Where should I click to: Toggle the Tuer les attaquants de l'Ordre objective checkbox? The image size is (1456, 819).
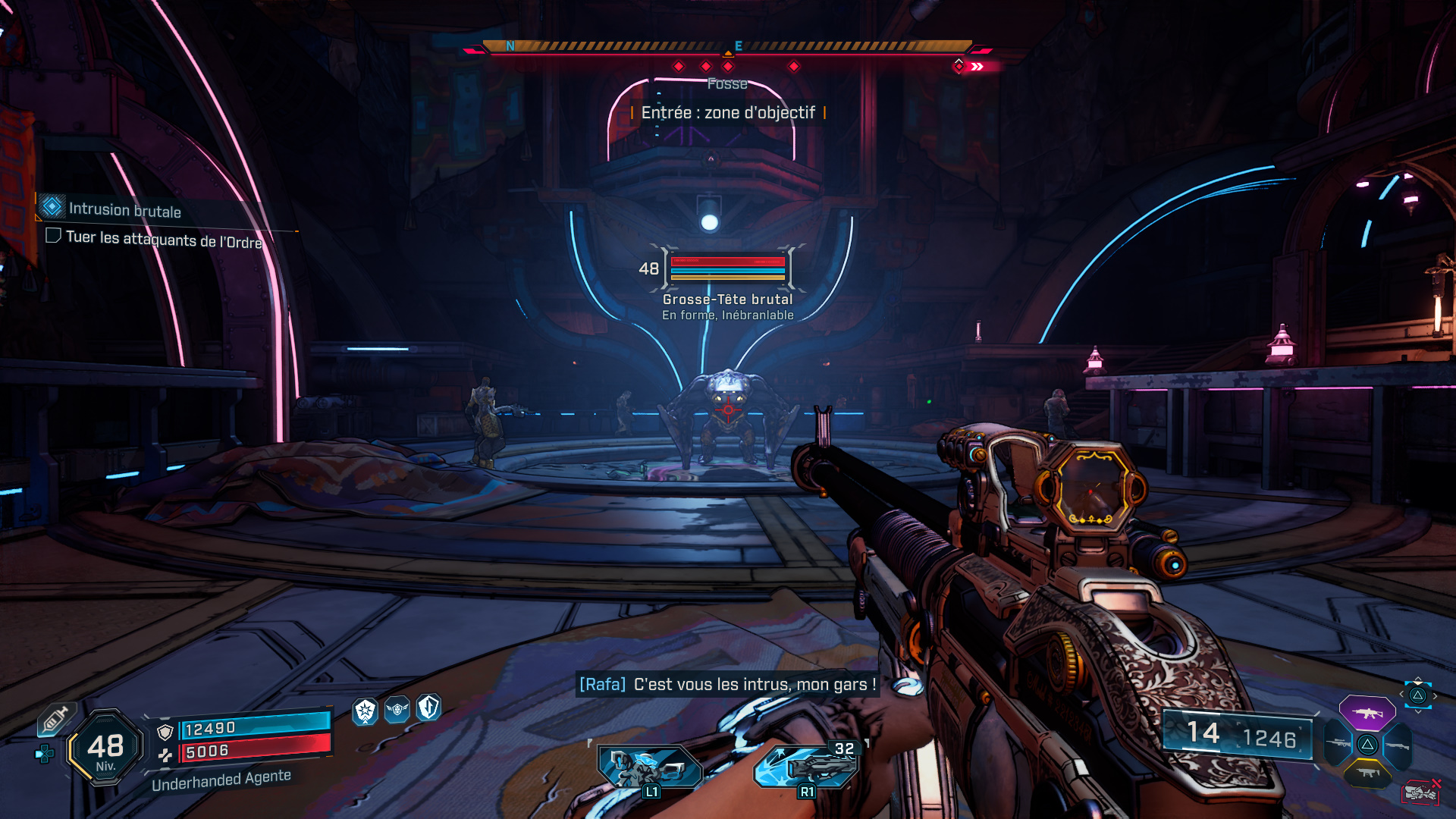click(x=53, y=235)
